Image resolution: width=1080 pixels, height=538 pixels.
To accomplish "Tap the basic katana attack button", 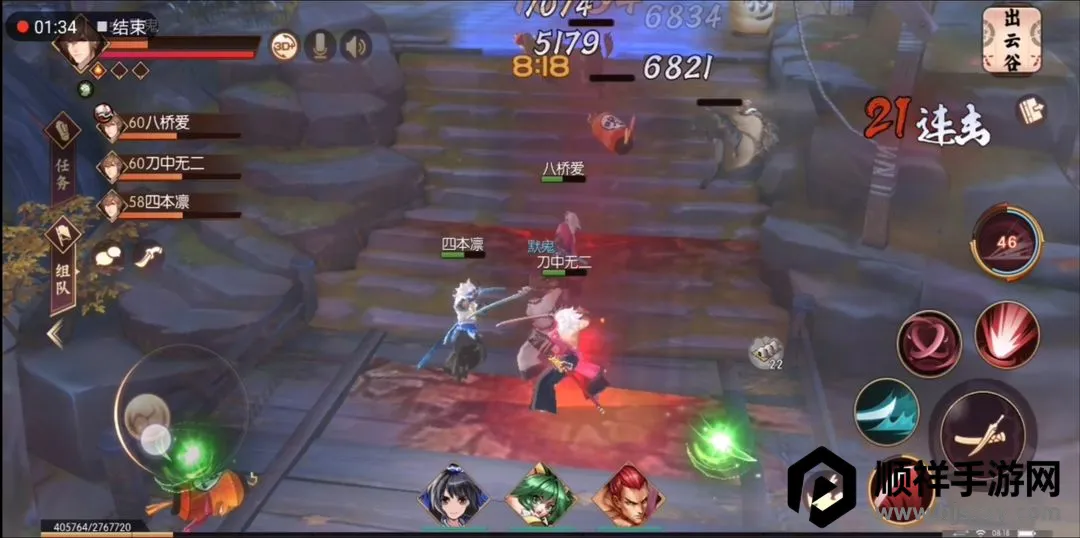I will (x=977, y=430).
